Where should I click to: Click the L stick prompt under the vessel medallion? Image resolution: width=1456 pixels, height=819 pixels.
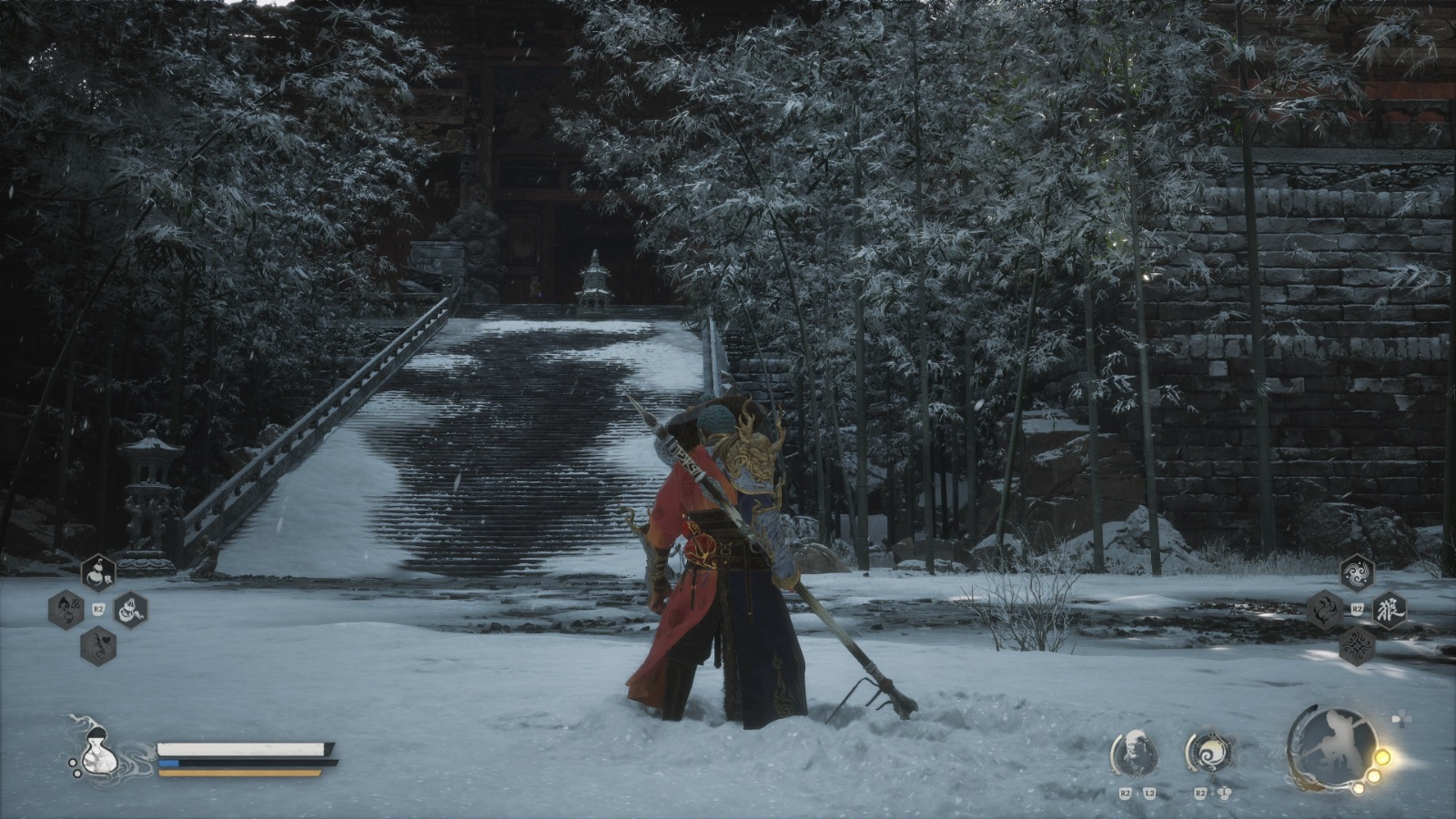click(x=1225, y=794)
